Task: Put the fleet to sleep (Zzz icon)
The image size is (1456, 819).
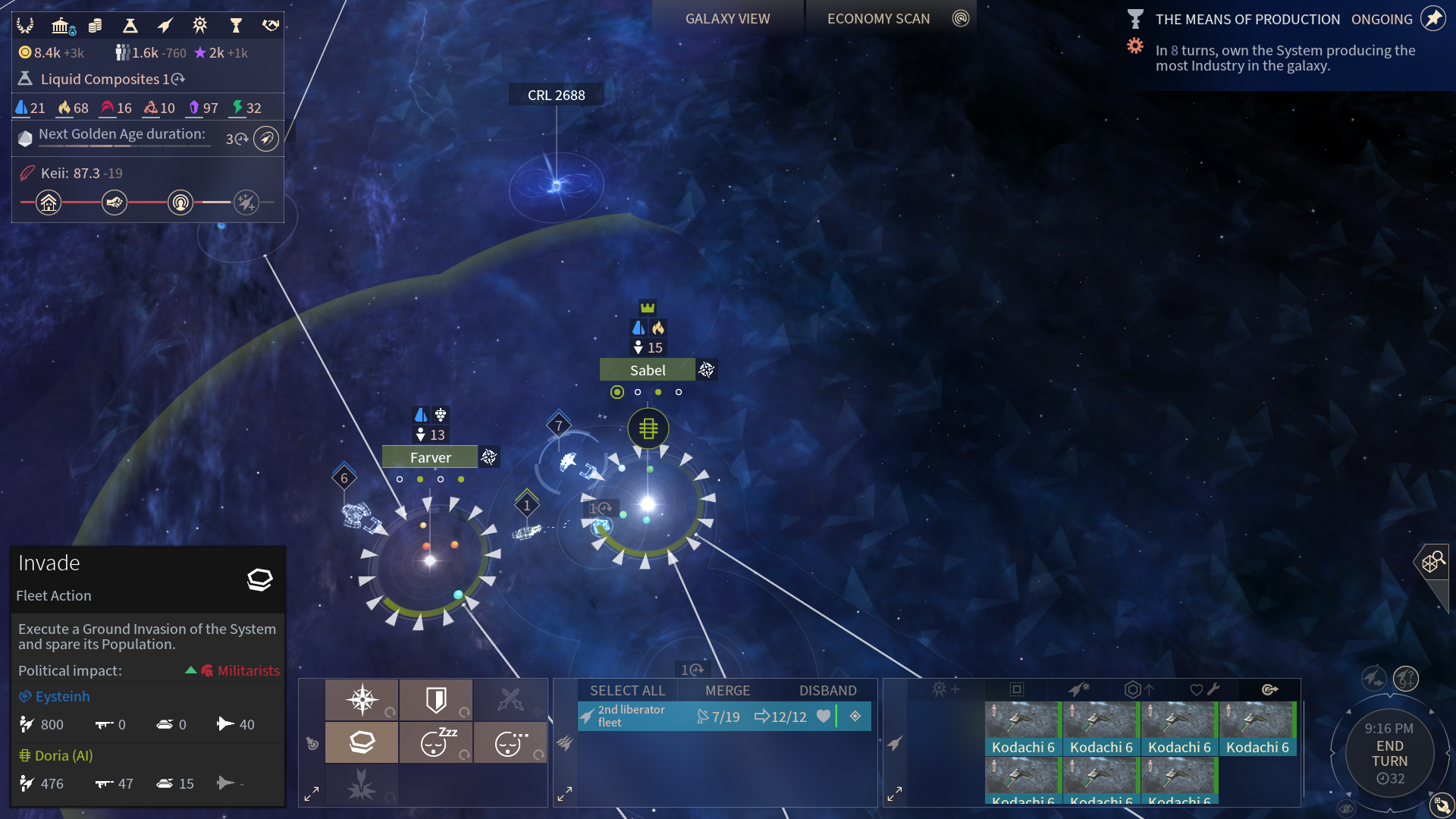Action: coord(436,742)
